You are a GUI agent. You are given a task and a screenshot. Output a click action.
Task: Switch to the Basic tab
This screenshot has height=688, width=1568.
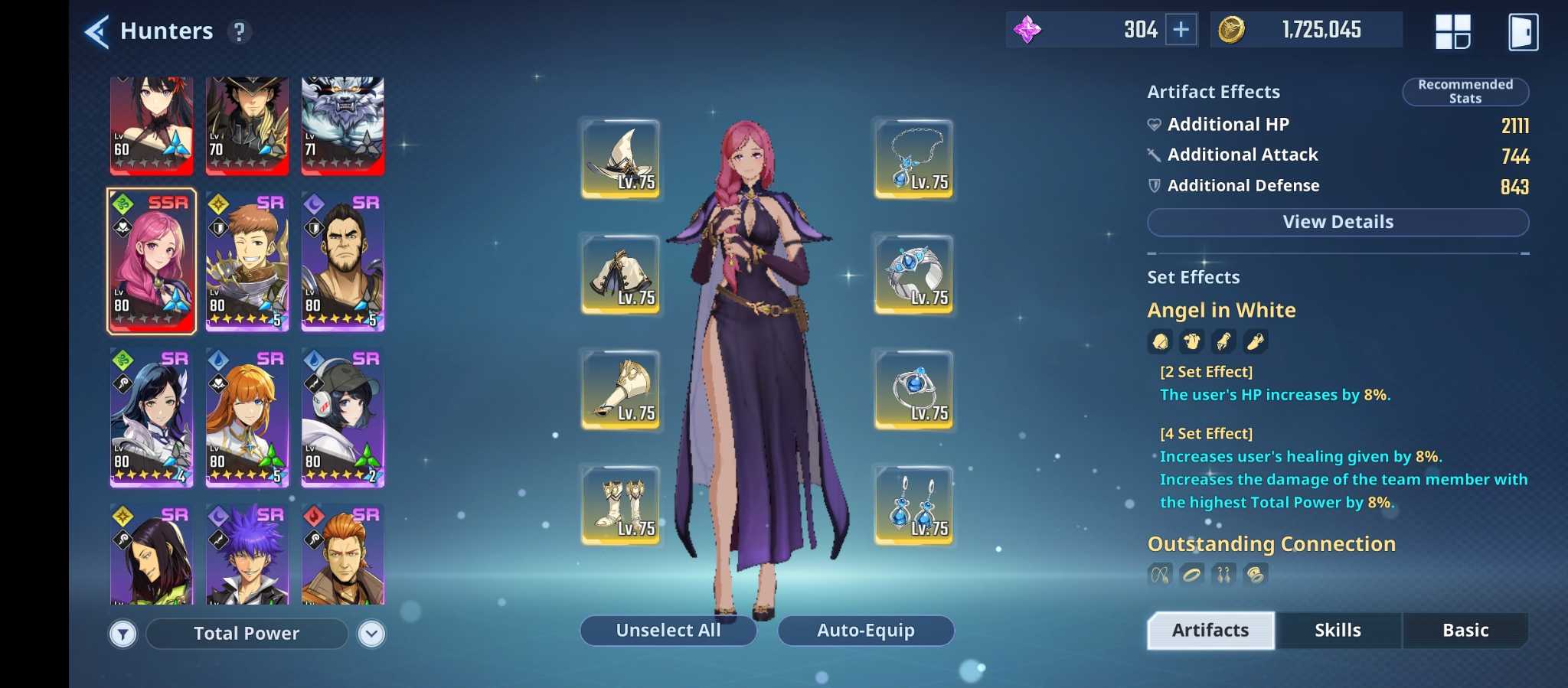click(1465, 630)
